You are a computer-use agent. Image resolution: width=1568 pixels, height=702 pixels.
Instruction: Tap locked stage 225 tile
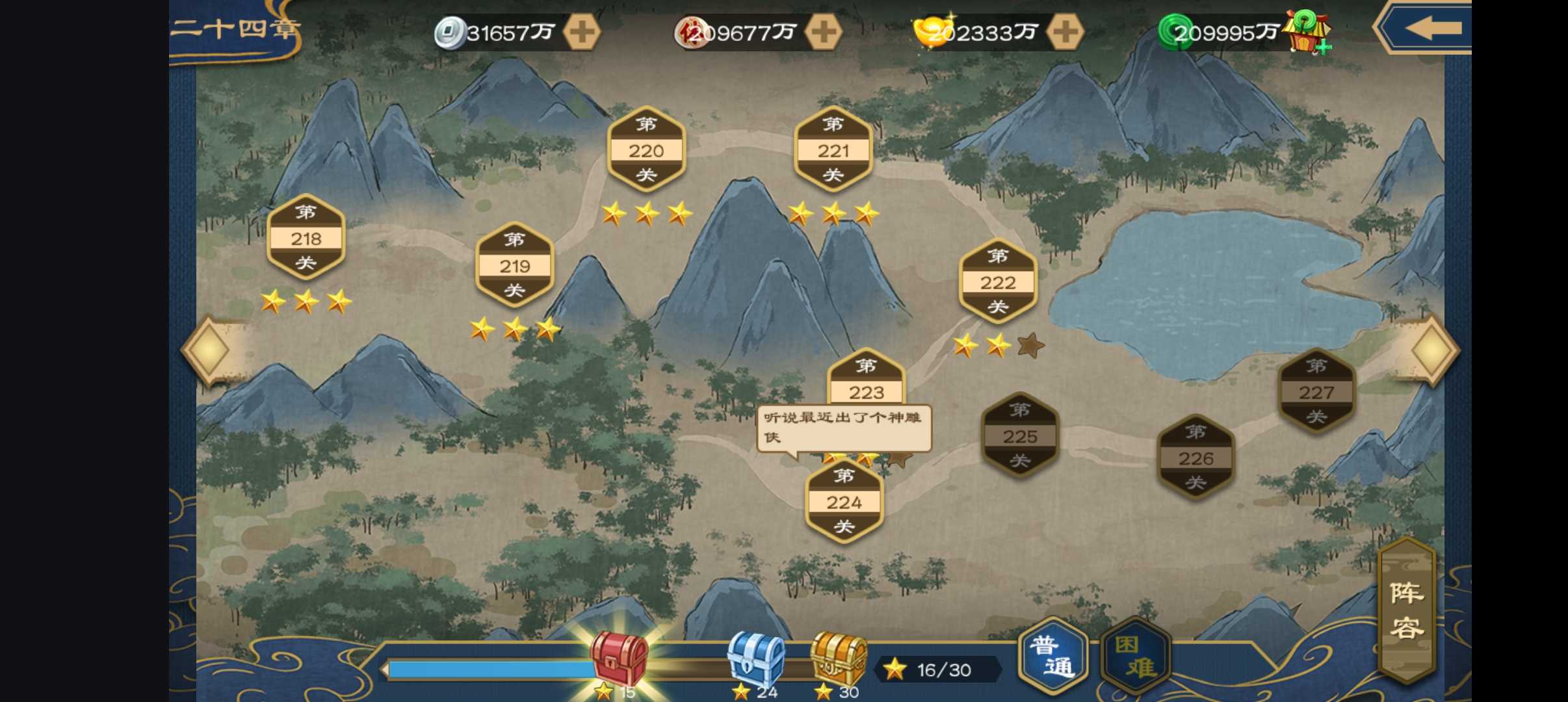point(1019,435)
